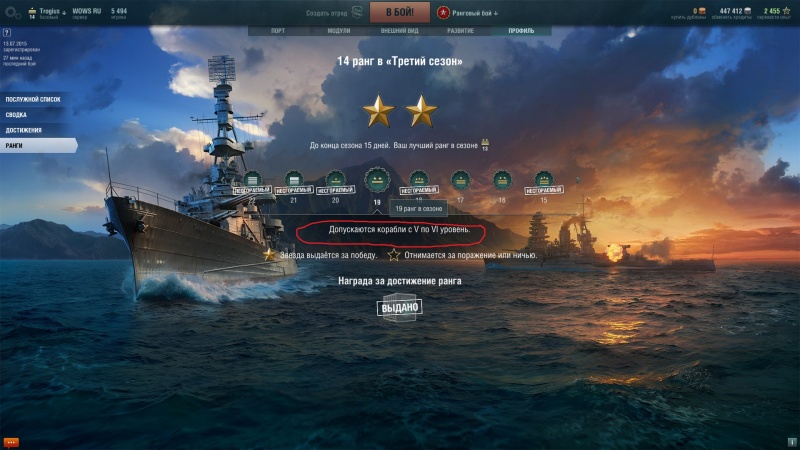
Task: Go to the ВНЕШНИЙ ВИД tab
Action: coord(399,30)
